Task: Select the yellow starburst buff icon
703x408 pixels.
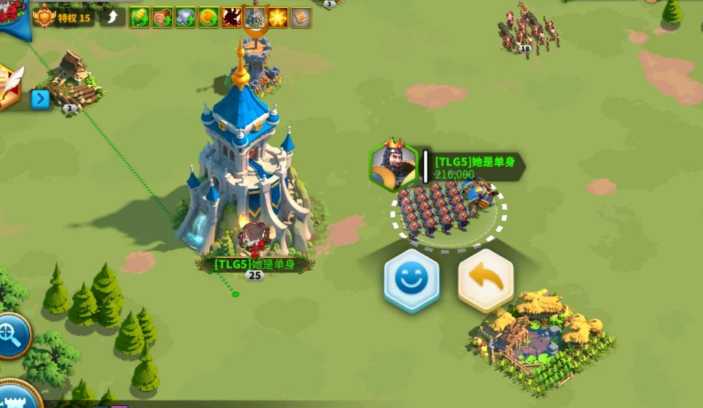Action: click(277, 17)
